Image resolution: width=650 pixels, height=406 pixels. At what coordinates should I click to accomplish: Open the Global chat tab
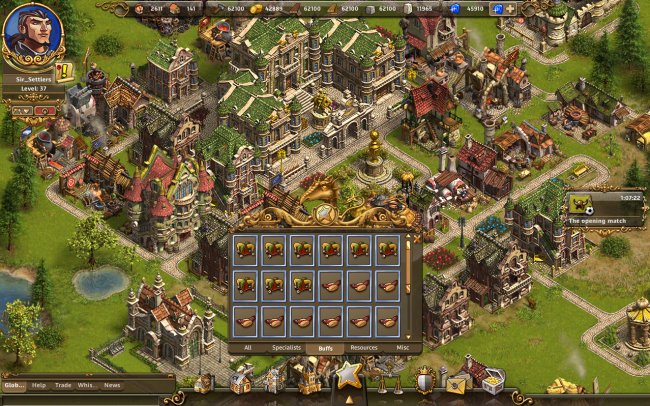coord(14,385)
